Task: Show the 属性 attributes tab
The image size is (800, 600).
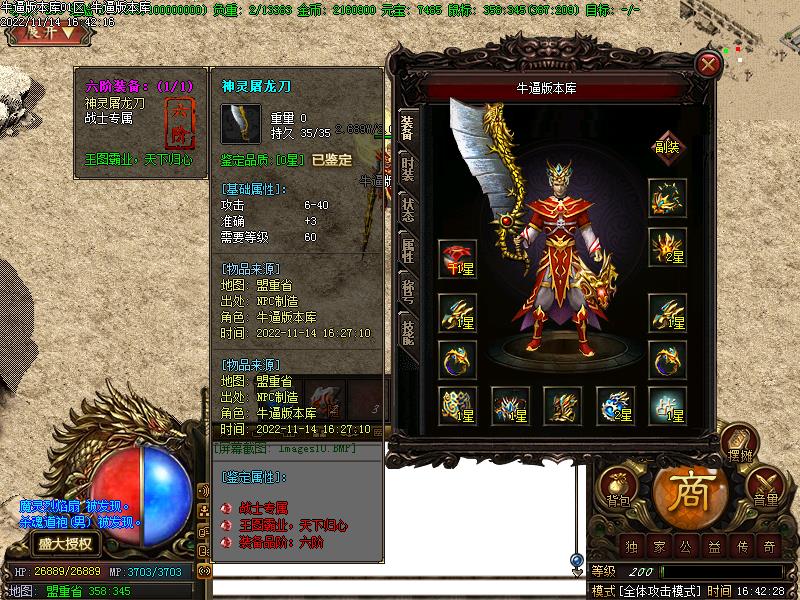Action: (x=408, y=250)
